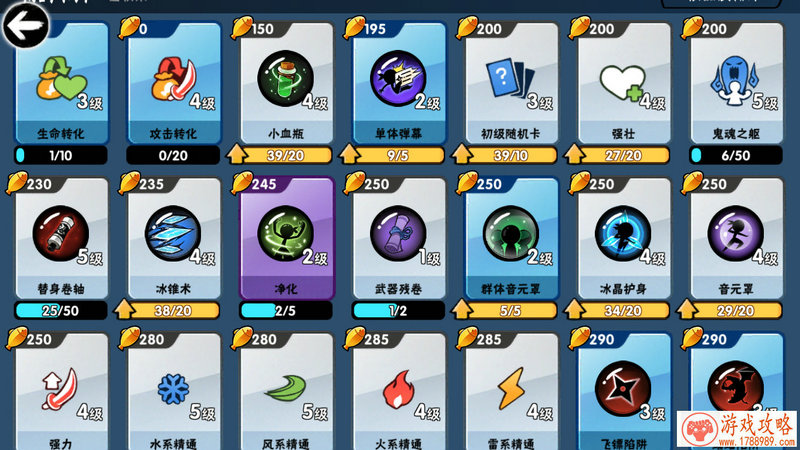Open the 替身卷轴 scroll card
This screenshot has width=800, height=450.
point(61,238)
